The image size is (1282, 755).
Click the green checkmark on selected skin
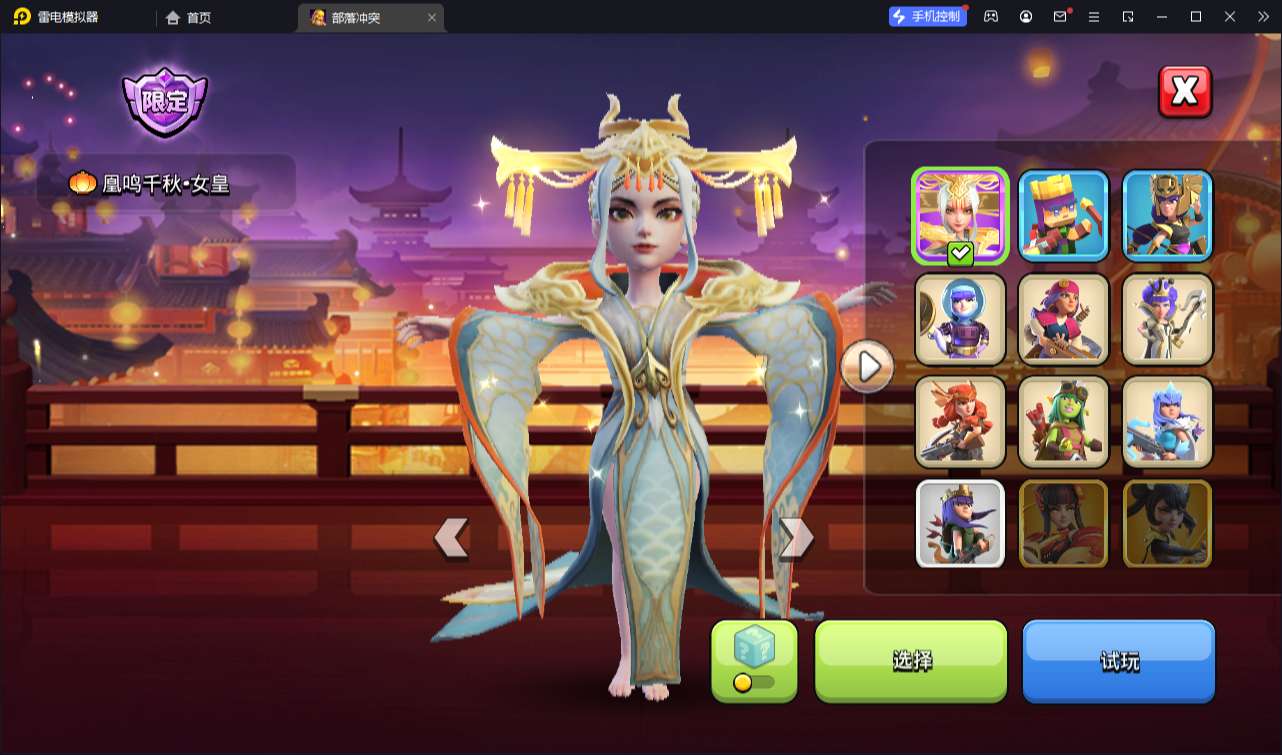click(958, 253)
